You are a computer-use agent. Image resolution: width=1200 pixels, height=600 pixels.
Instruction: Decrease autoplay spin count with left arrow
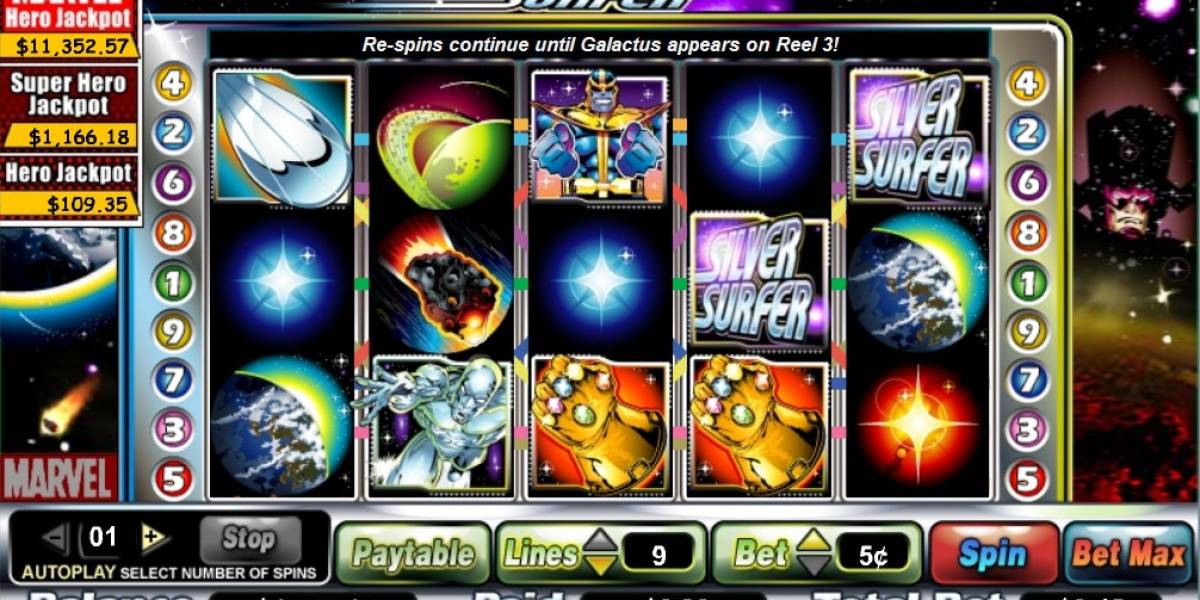pos(56,538)
